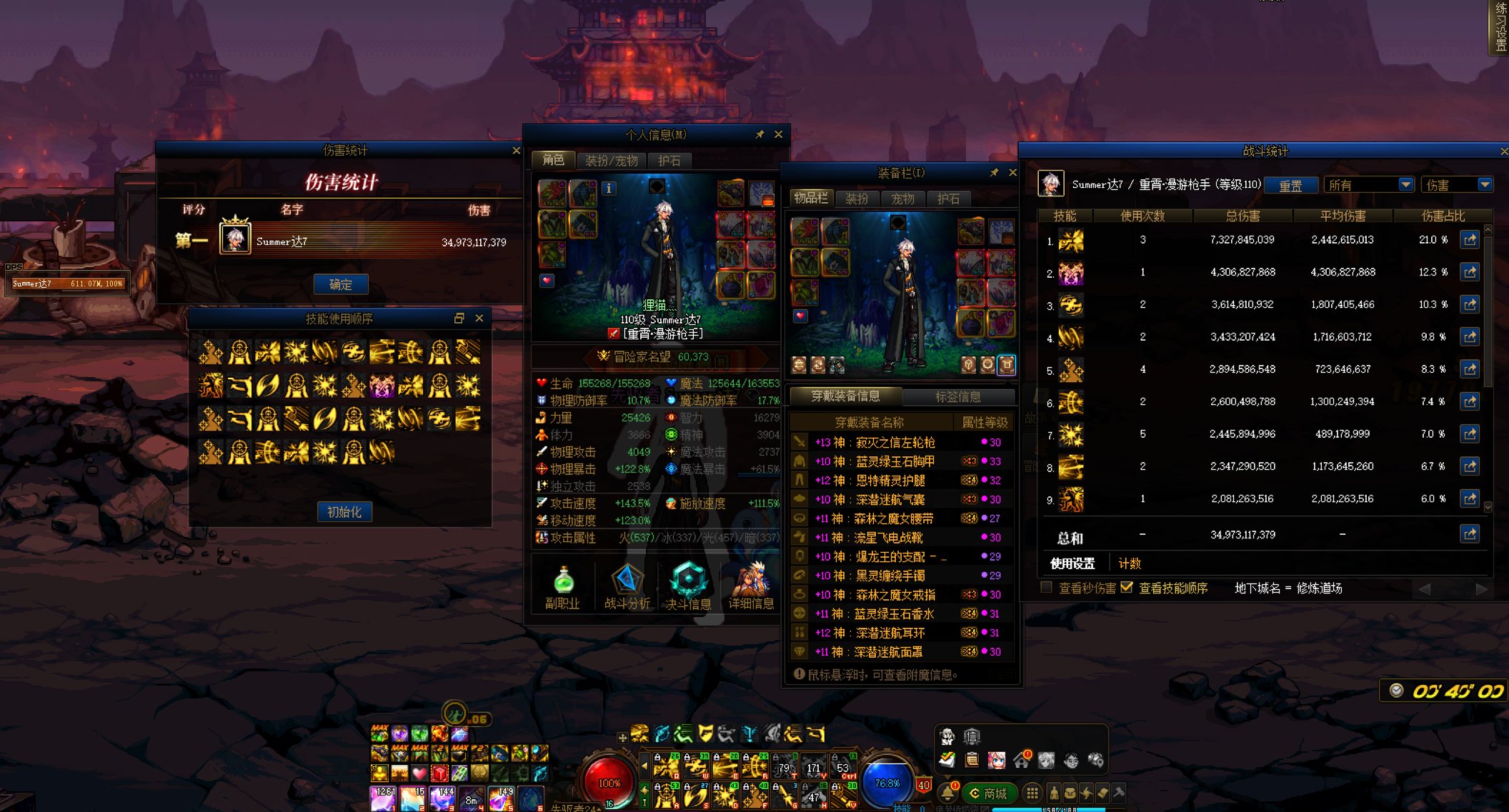Open 副职业 sub-profession icon
The height and width of the screenshot is (812, 1509).
[x=563, y=587]
